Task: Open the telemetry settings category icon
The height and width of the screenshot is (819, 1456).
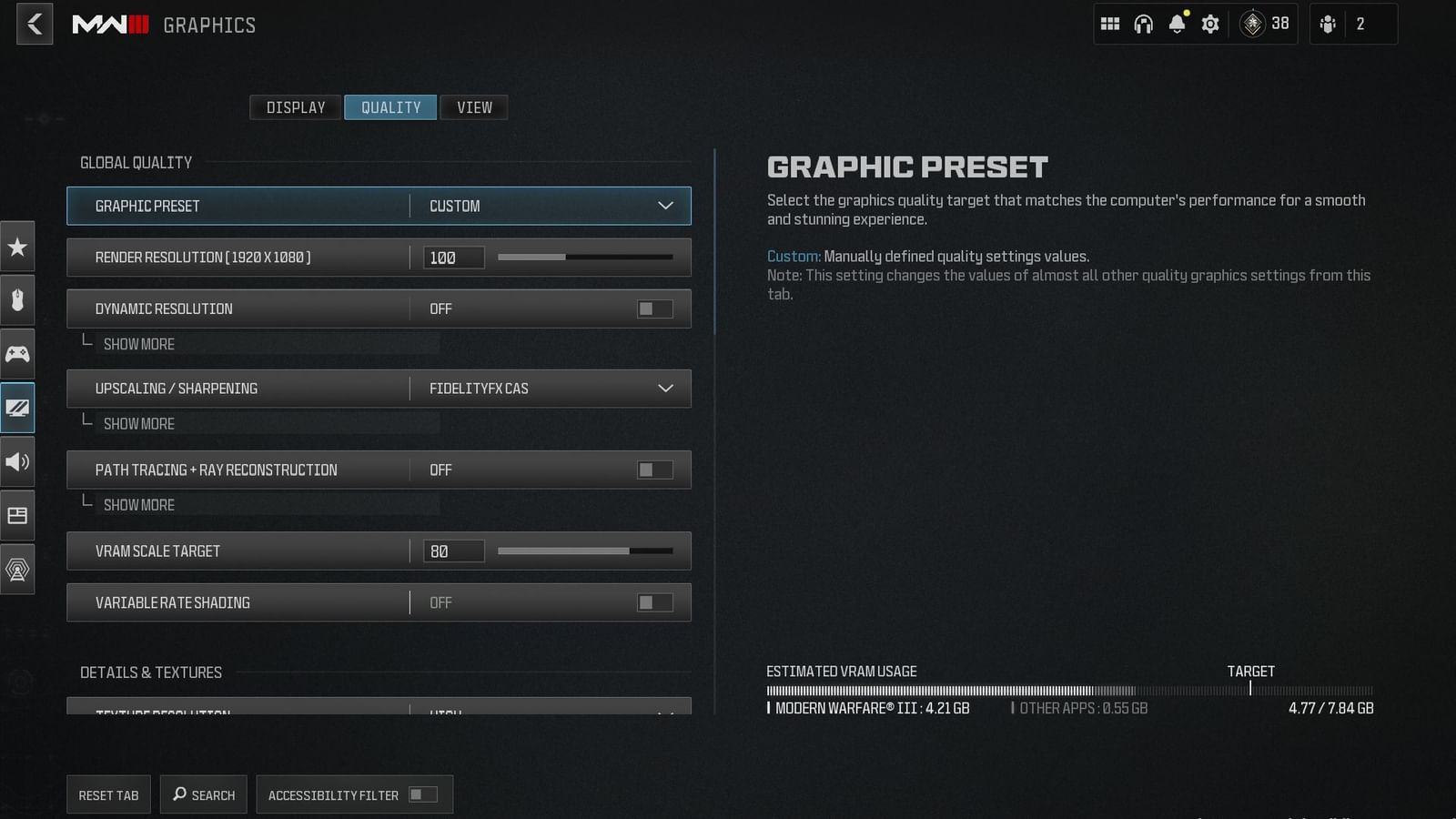Action: click(x=17, y=569)
